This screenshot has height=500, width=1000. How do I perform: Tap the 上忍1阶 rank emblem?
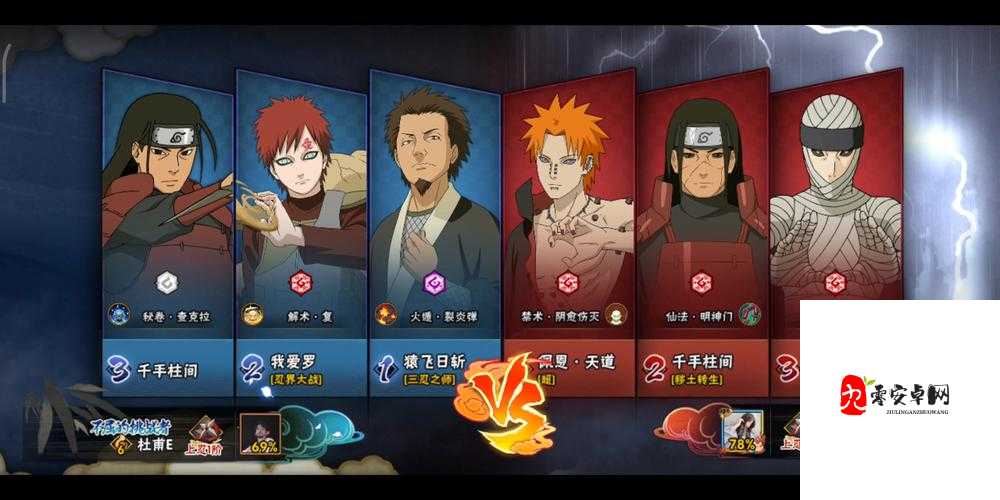pyautogui.click(x=204, y=438)
